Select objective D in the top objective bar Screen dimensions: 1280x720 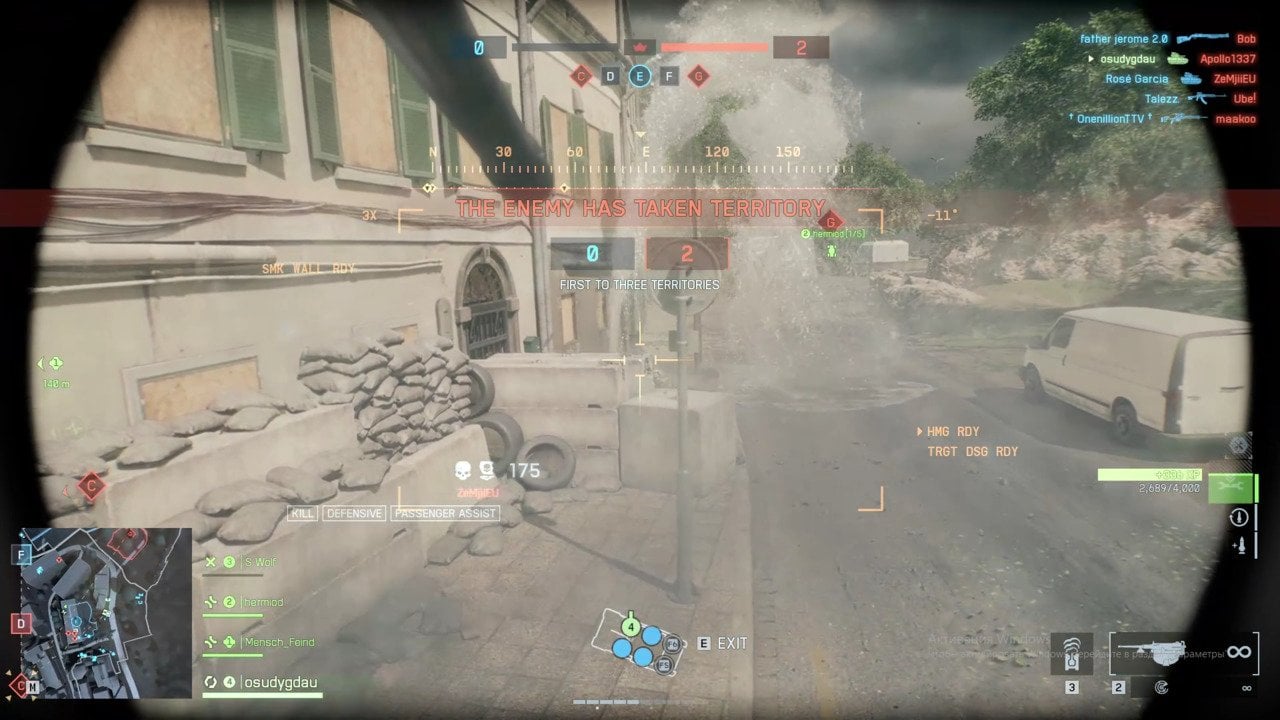point(610,76)
